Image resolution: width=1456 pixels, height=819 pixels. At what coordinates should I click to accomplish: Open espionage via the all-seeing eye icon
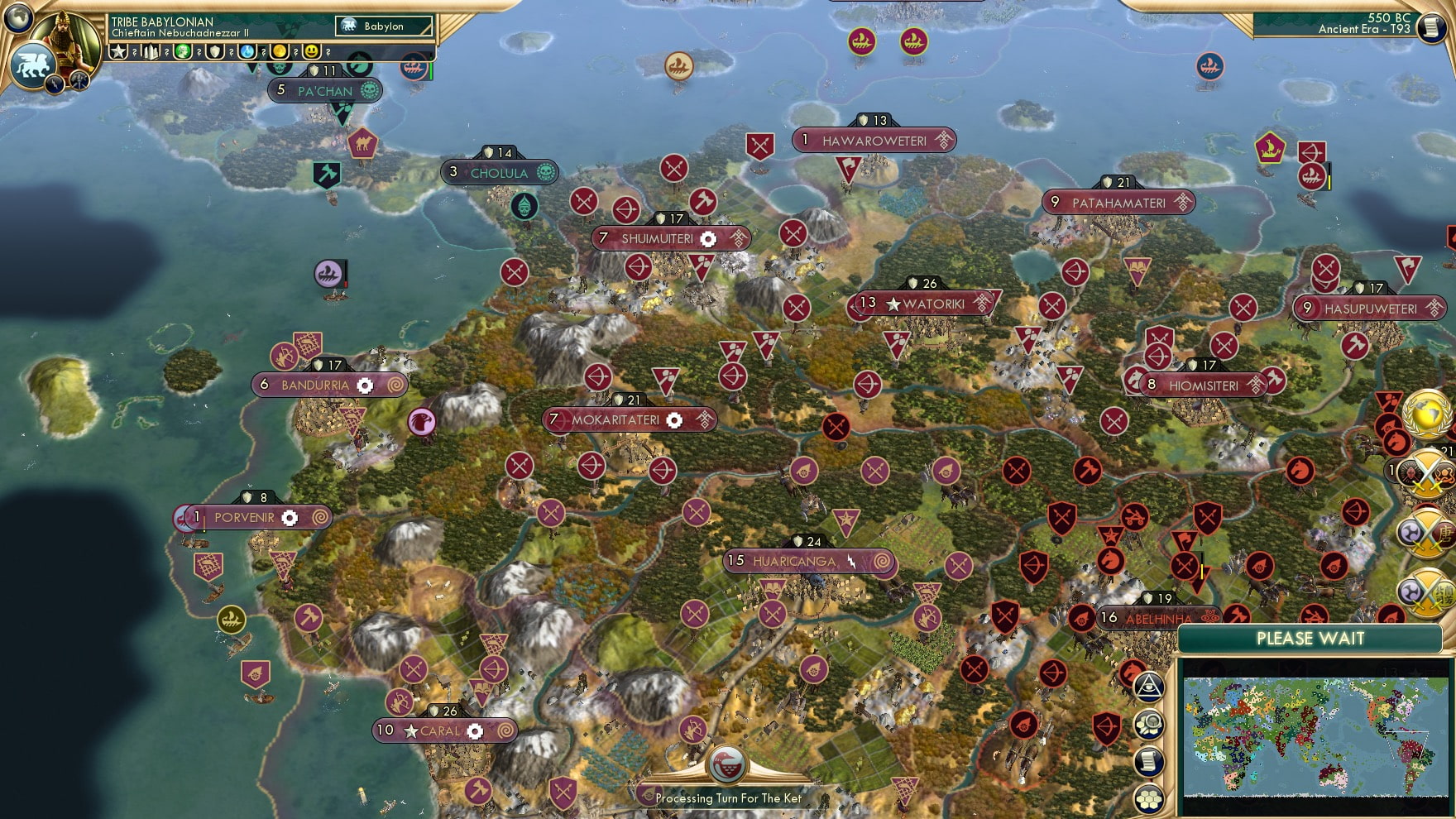[1149, 685]
